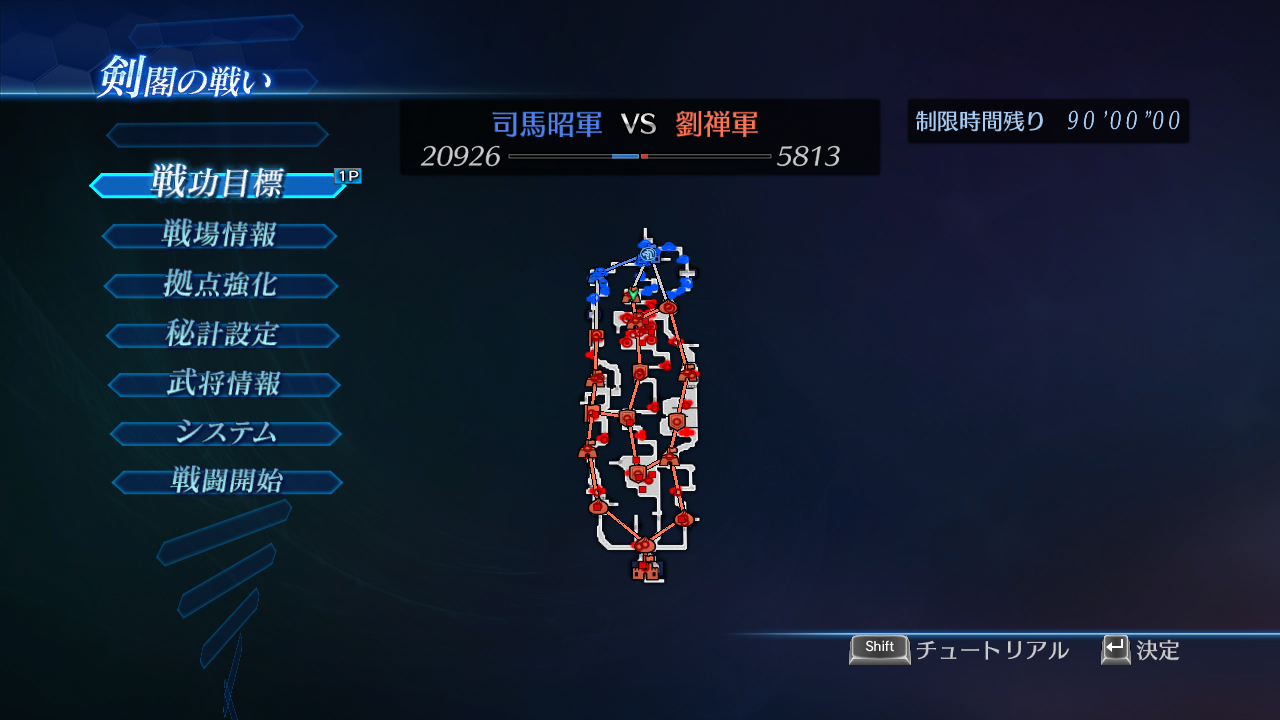Click the green arrow start marker on map

click(x=632, y=293)
